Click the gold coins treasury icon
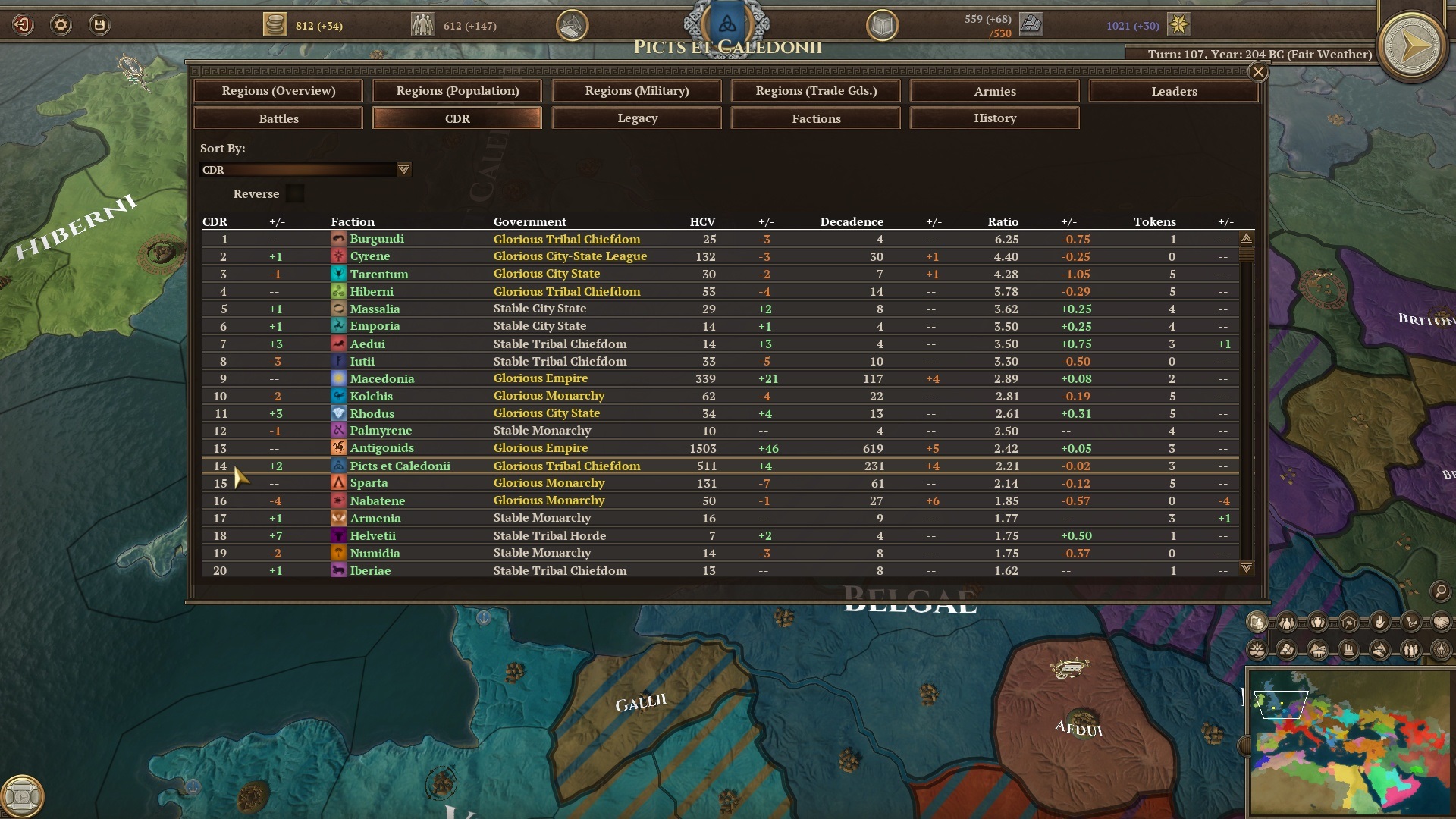 pos(275,24)
